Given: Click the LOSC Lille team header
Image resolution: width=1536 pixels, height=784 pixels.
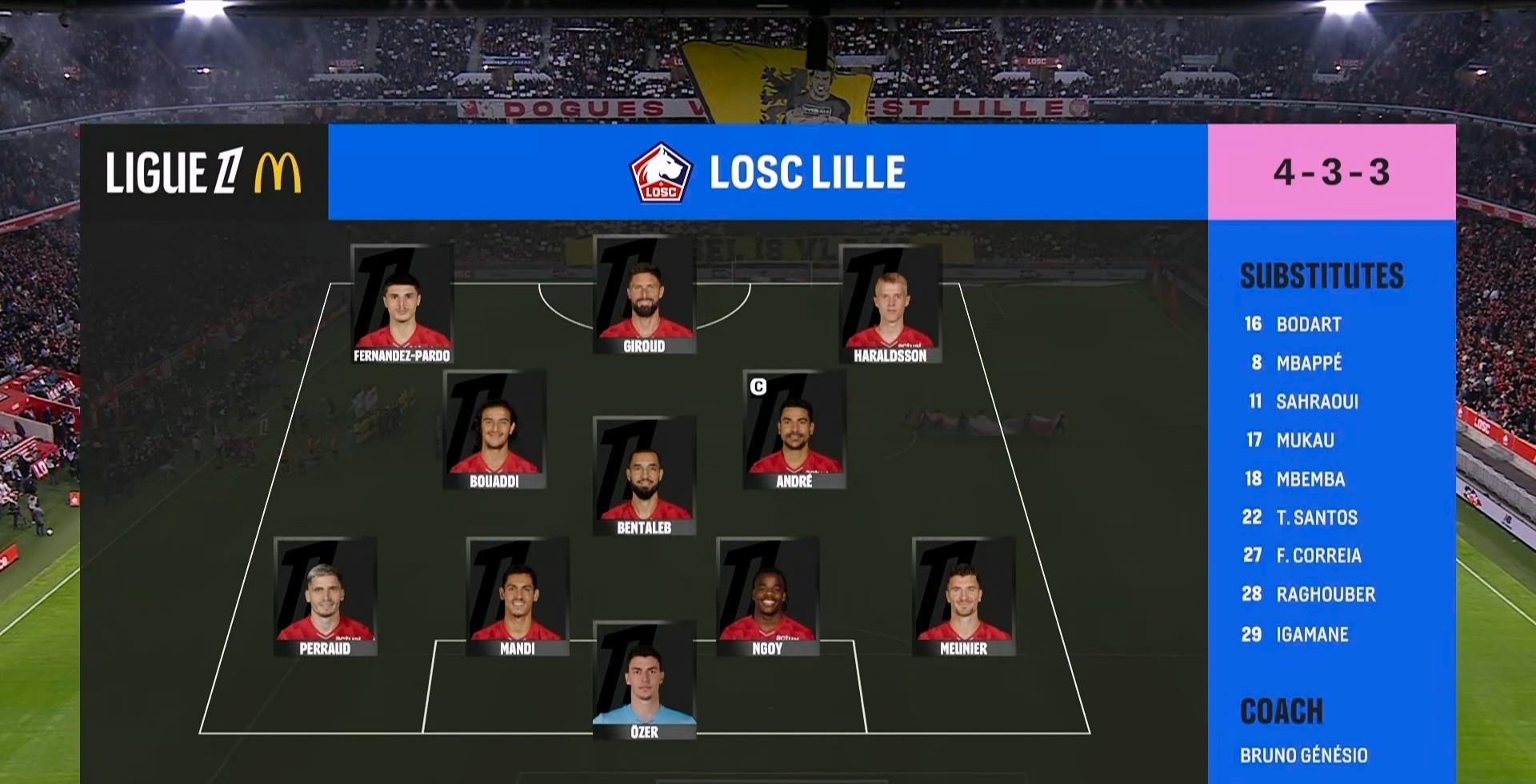Looking at the screenshot, I should (x=768, y=172).
